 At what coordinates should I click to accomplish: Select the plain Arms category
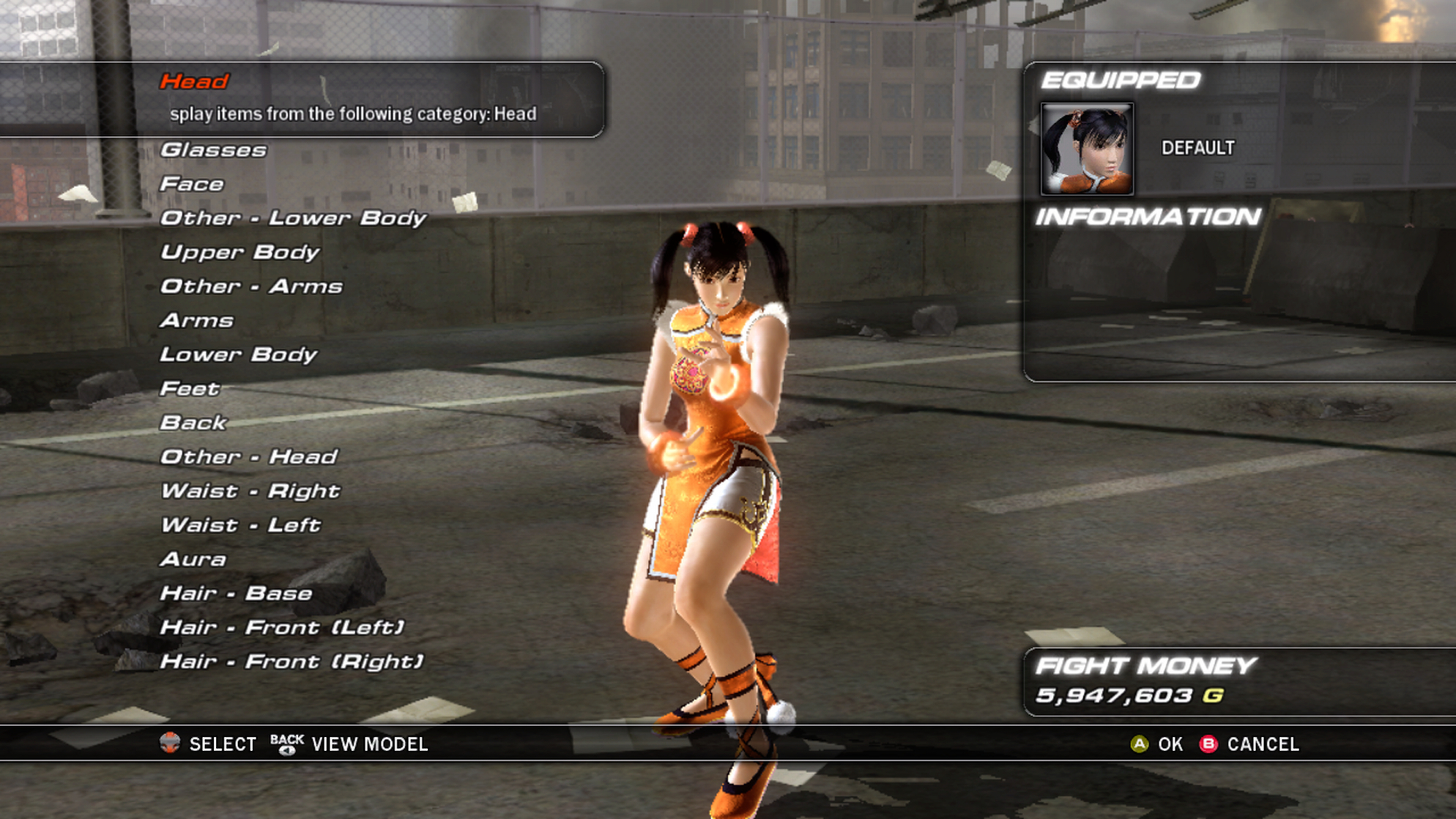coord(197,321)
